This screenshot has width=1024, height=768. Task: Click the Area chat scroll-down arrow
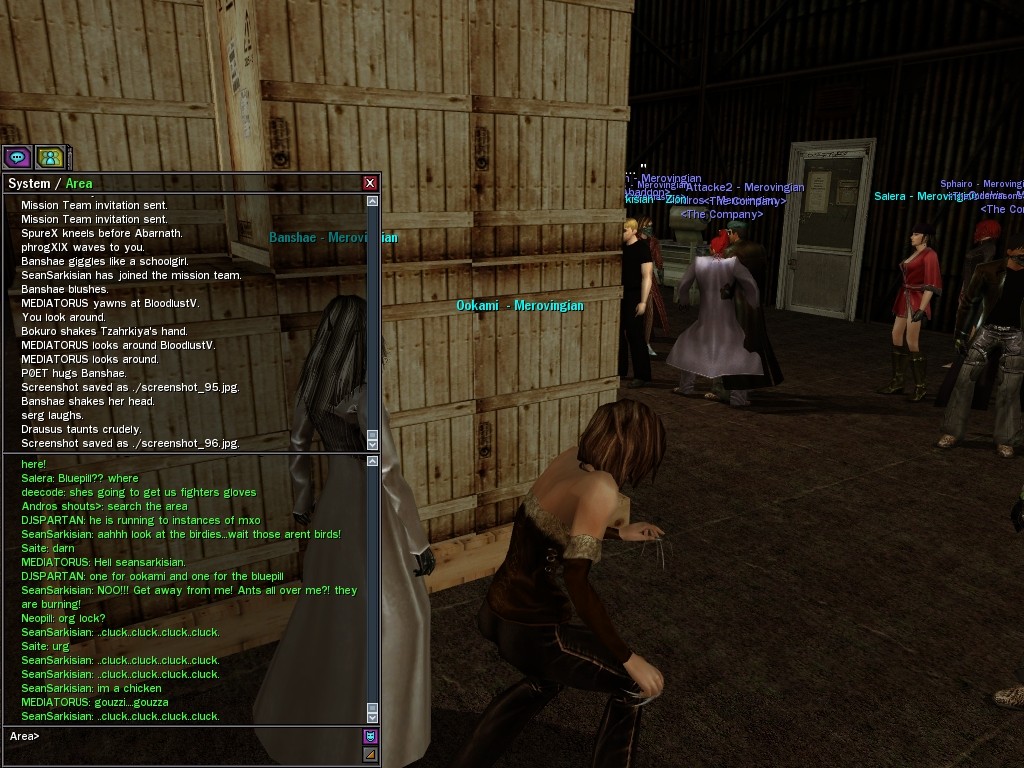[x=373, y=716]
